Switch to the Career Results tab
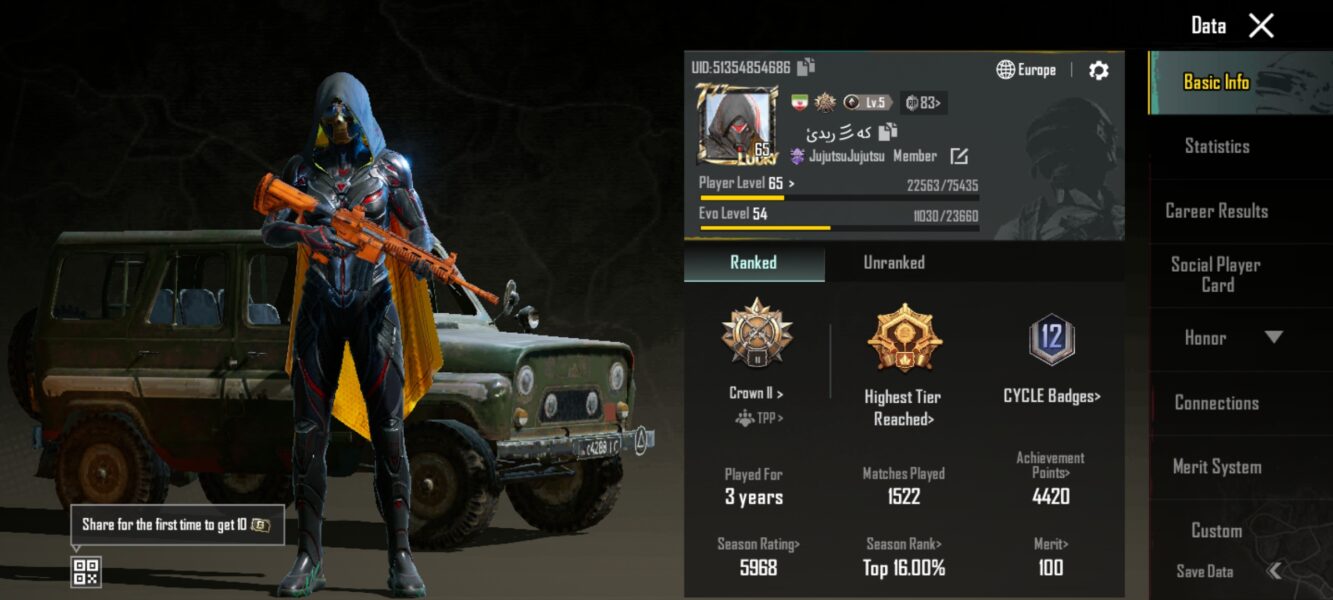1333x600 pixels. [1216, 211]
